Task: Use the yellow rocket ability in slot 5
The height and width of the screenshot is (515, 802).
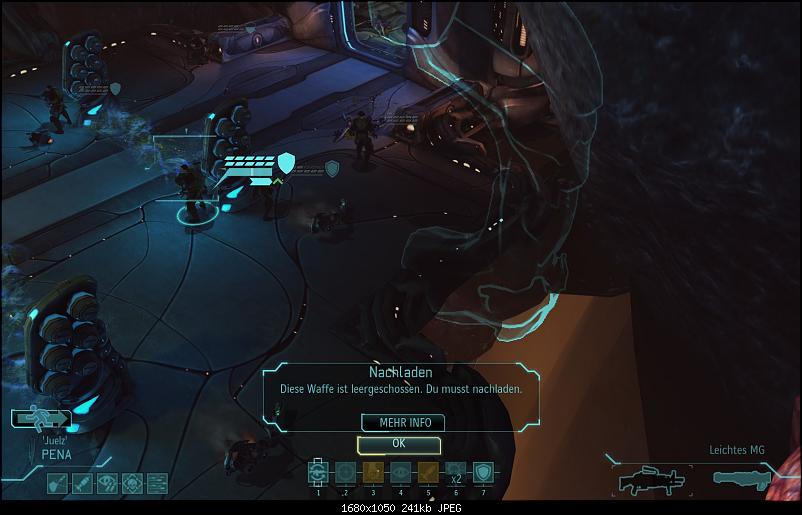Action: [x=427, y=473]
